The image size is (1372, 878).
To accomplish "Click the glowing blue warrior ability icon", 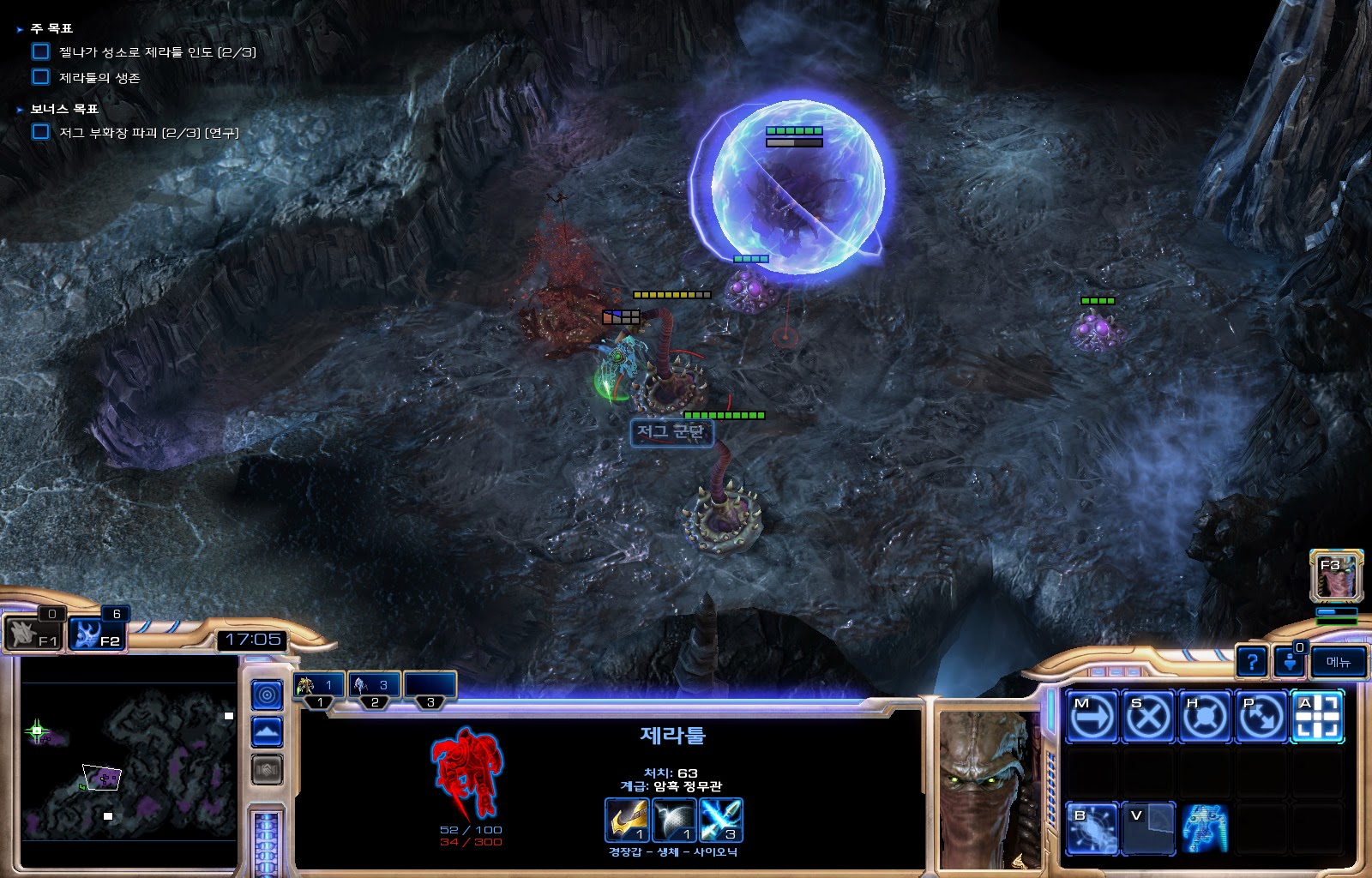I will click(1205, 827).
